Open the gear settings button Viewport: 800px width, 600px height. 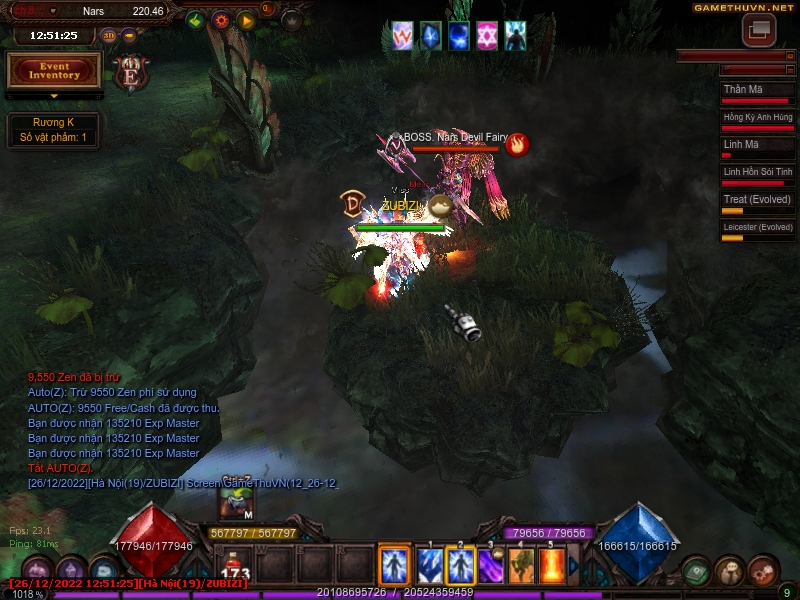221,19
